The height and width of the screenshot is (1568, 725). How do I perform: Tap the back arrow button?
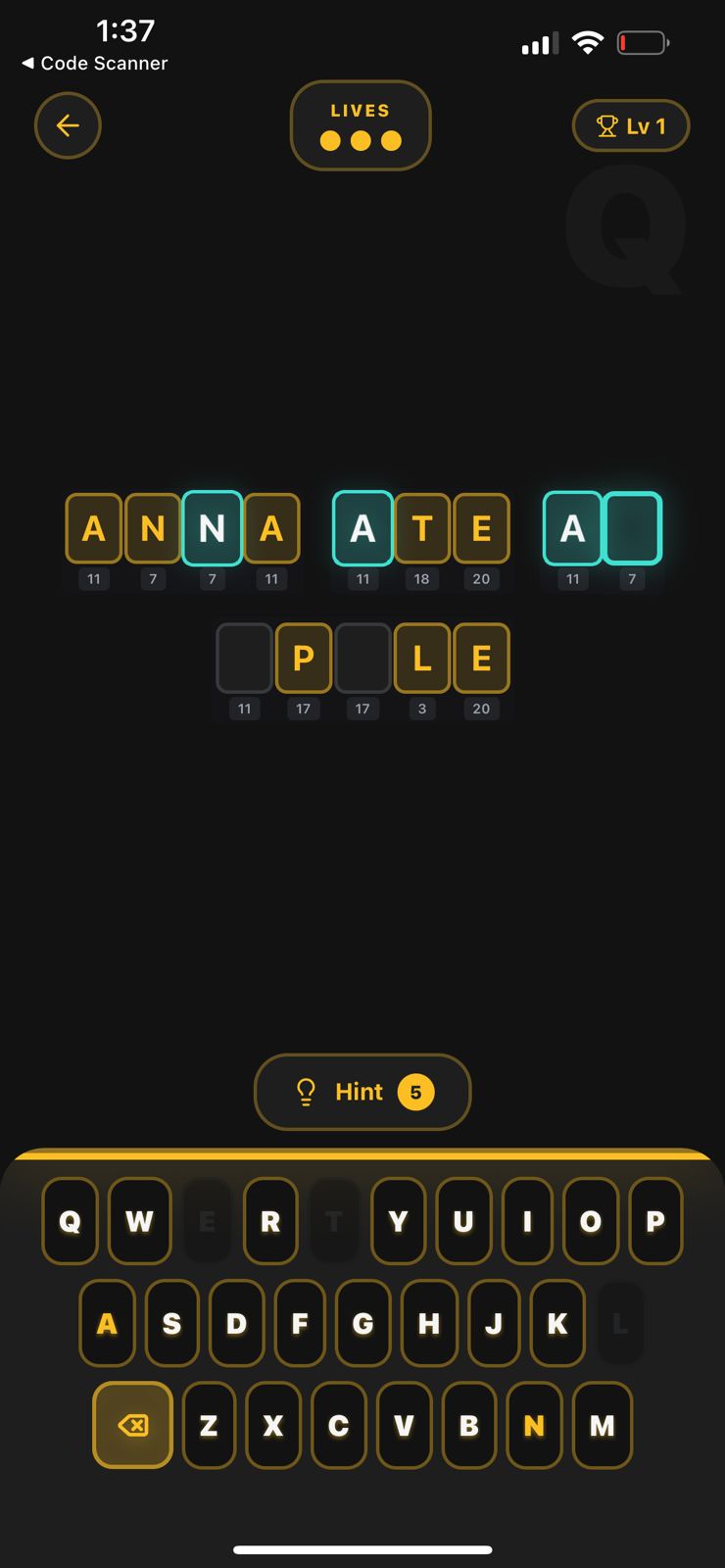pos(68,125)
